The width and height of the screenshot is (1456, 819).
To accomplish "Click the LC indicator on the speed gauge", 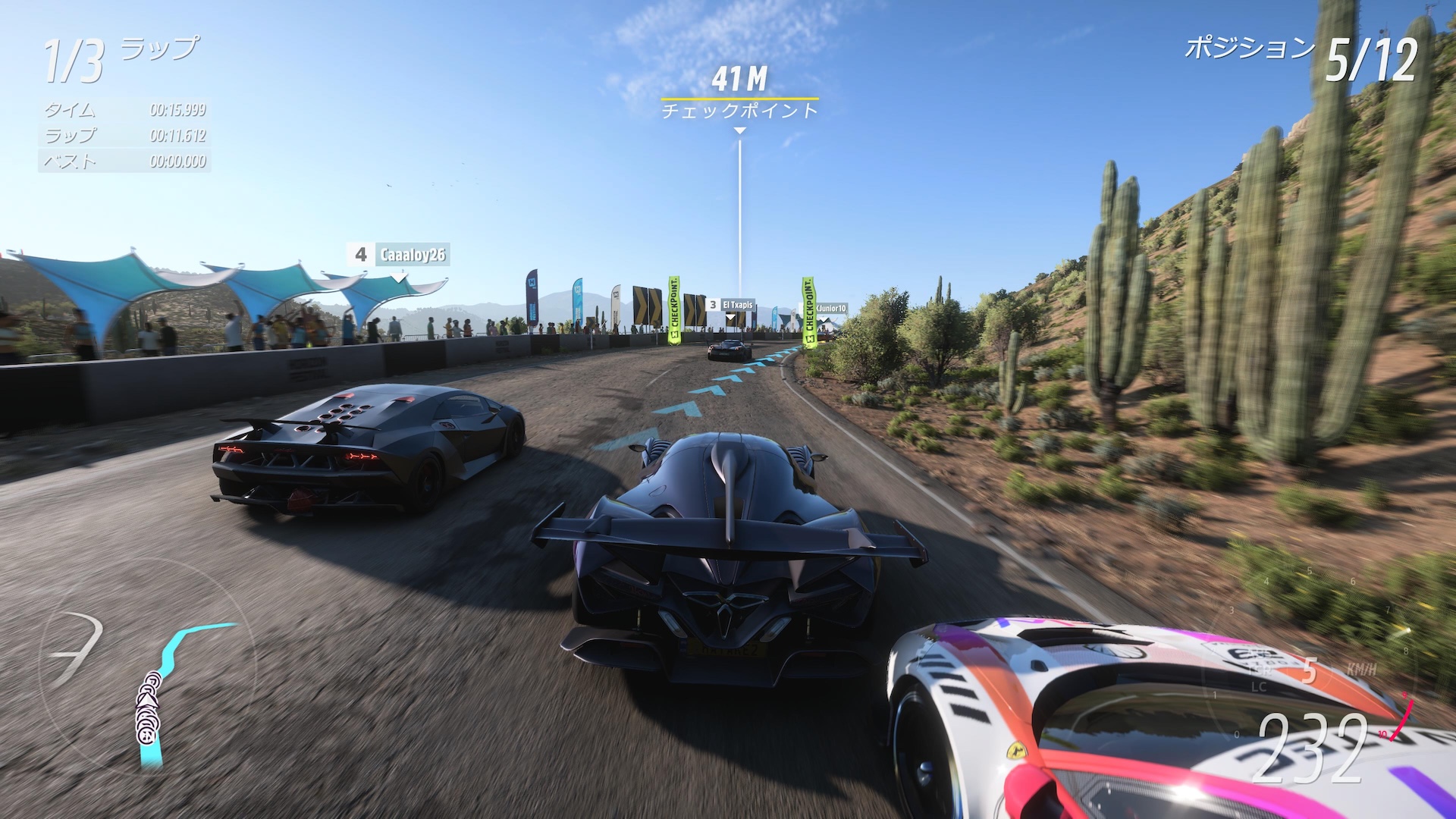I will coord(1259,686).
